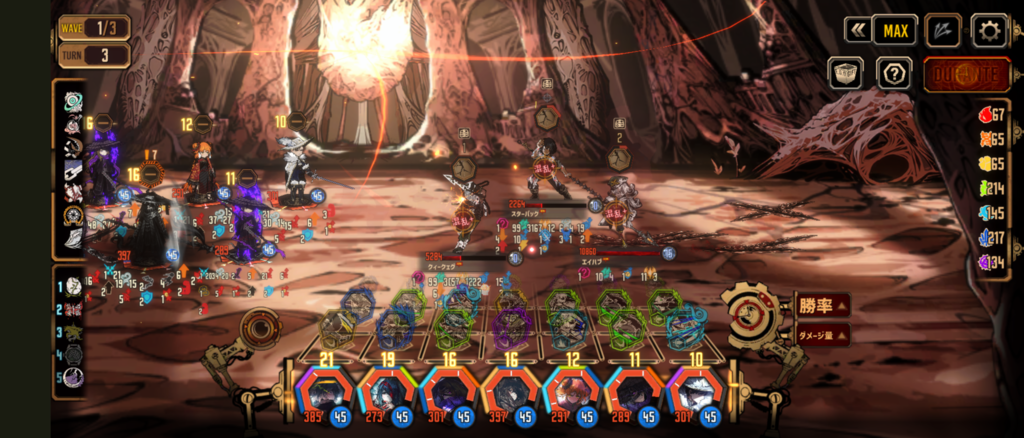Select the speed 10 white-haired sinner portrait
Screen dimensions: 1024x438
[x=693, y=393]
